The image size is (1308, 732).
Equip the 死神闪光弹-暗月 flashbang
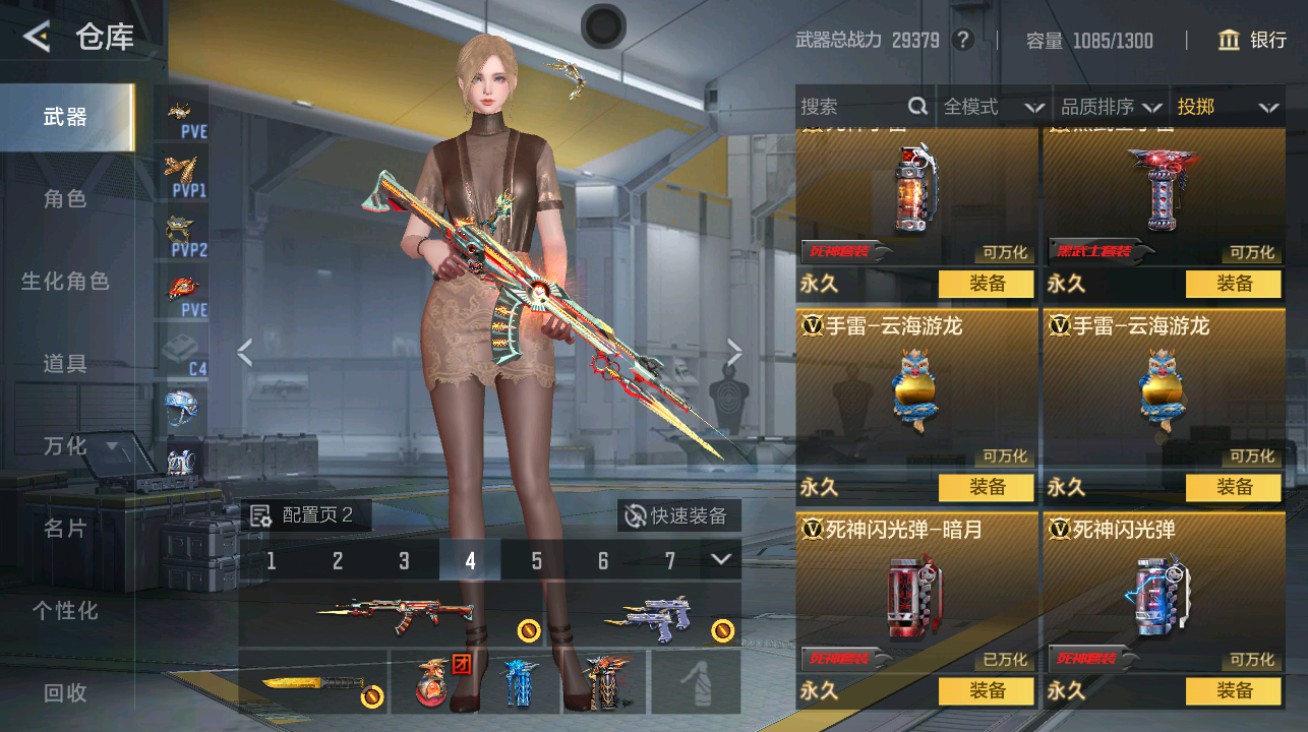click(986, 691)
